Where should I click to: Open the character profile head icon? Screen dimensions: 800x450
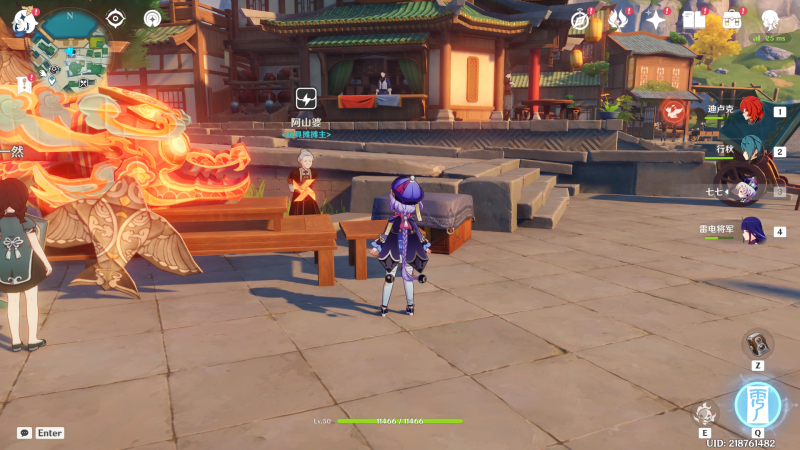770,20
